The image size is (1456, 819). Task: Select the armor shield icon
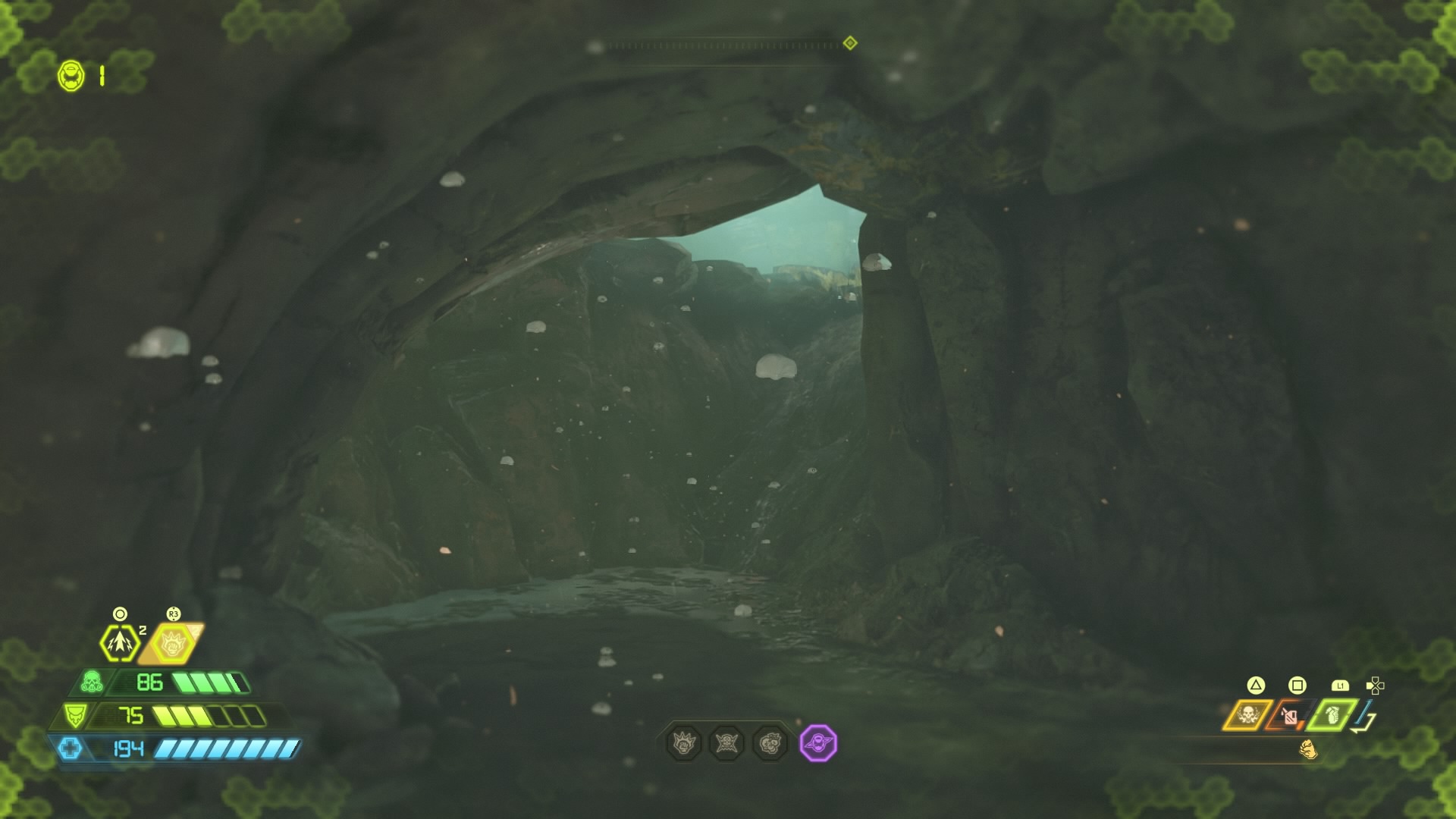click(74, 715)
